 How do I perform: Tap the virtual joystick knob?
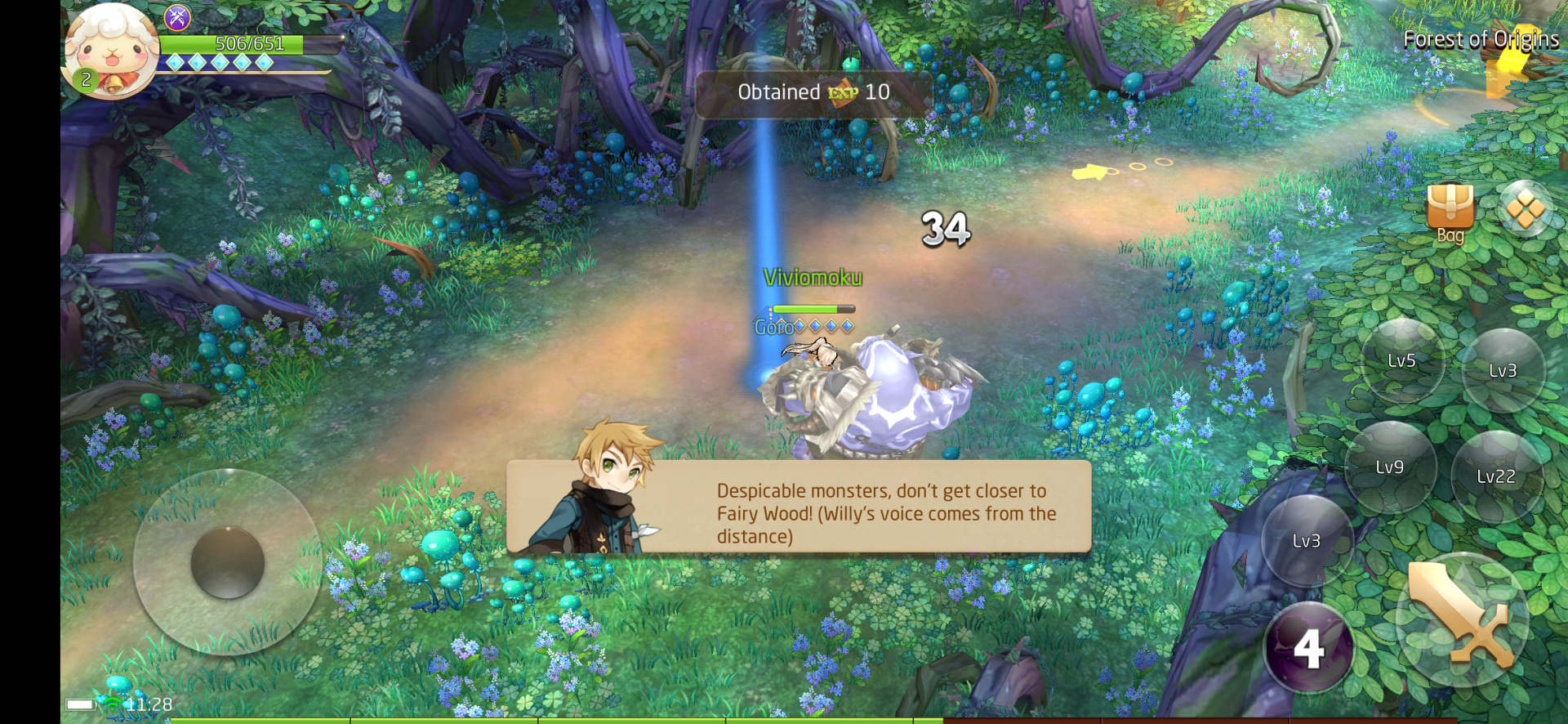(x=227, y=562)
